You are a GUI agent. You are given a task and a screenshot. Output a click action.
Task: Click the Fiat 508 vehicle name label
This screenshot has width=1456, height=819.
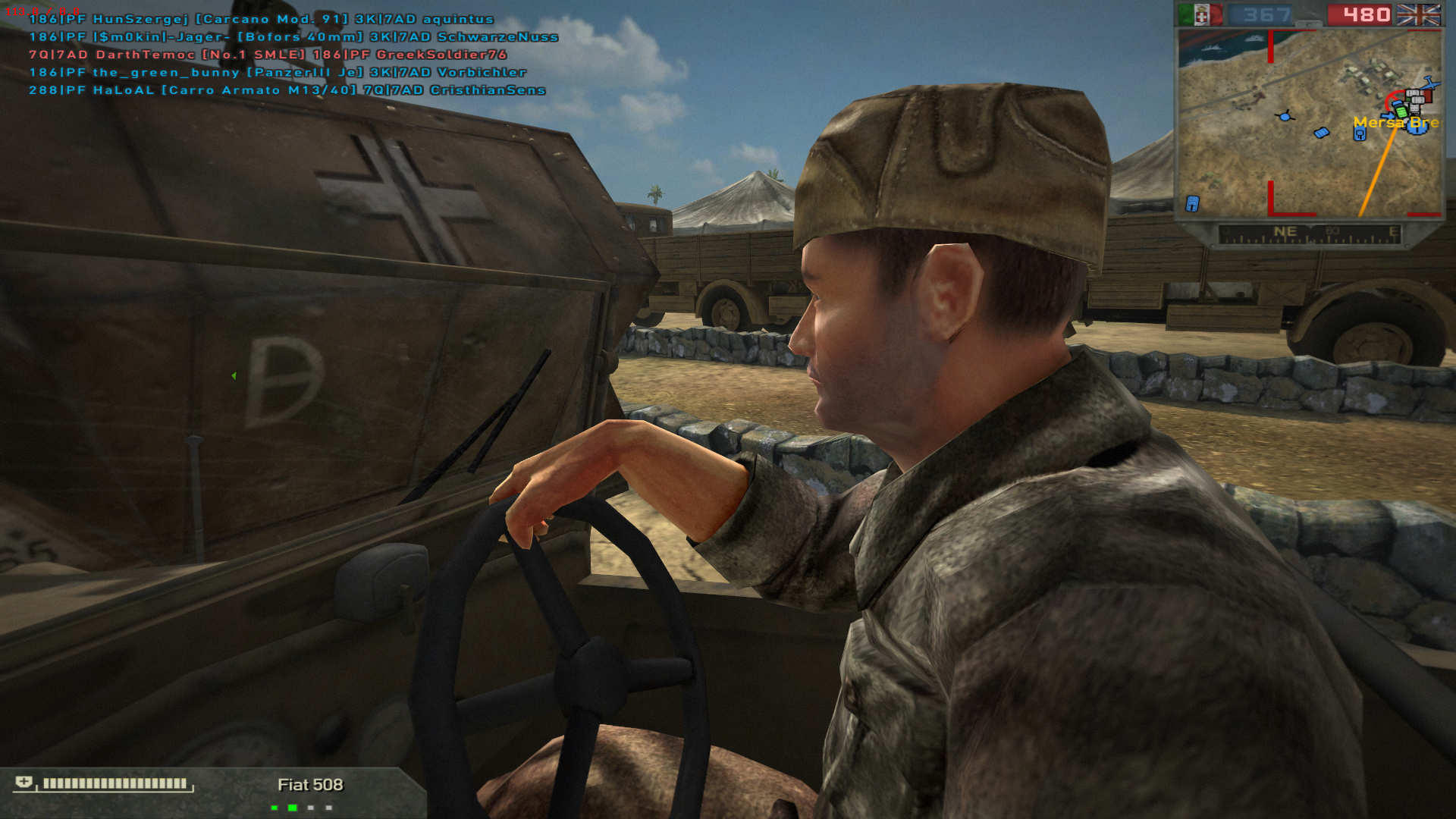point(310,785)
